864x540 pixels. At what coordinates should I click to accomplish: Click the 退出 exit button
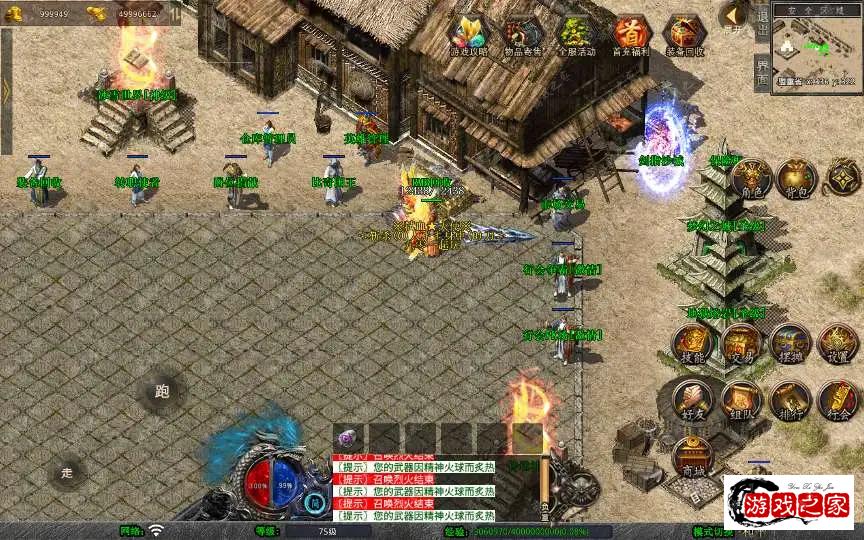pos(762,20)
